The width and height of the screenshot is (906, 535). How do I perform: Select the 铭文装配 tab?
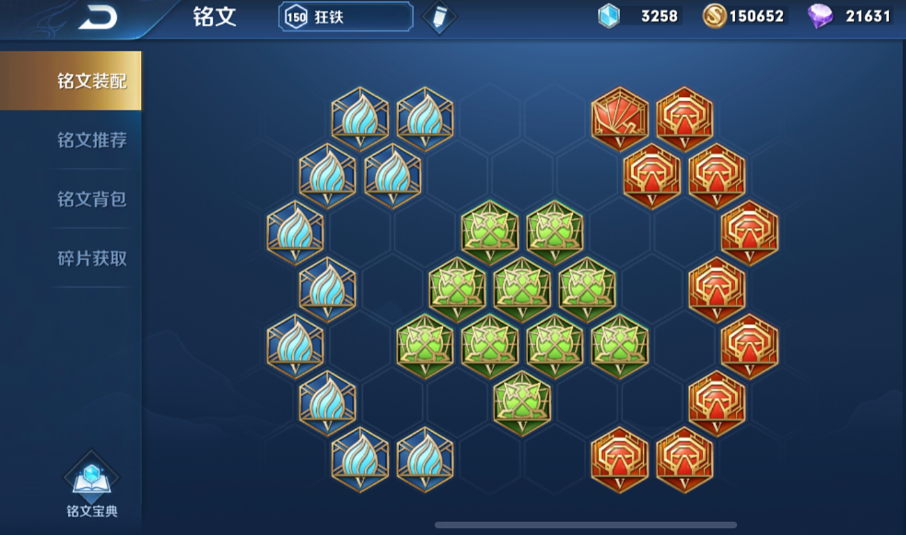tap(91, 81)
